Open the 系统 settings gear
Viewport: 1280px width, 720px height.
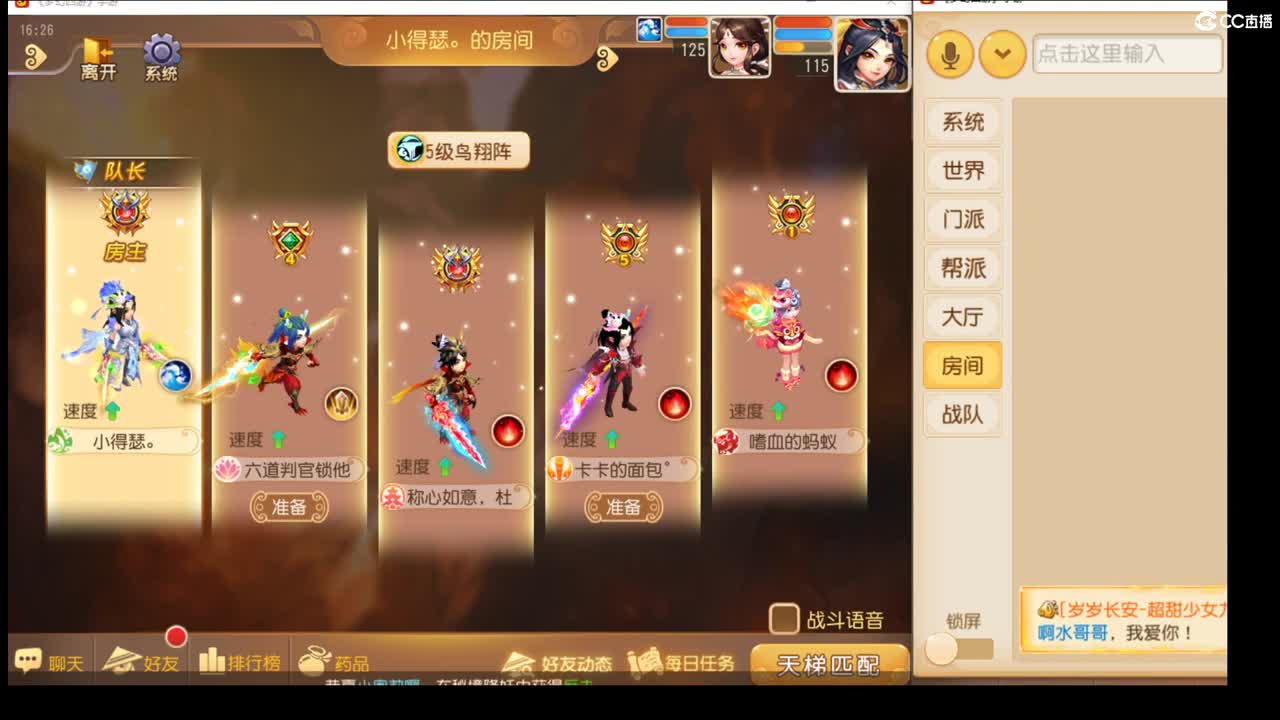(159, 50)
